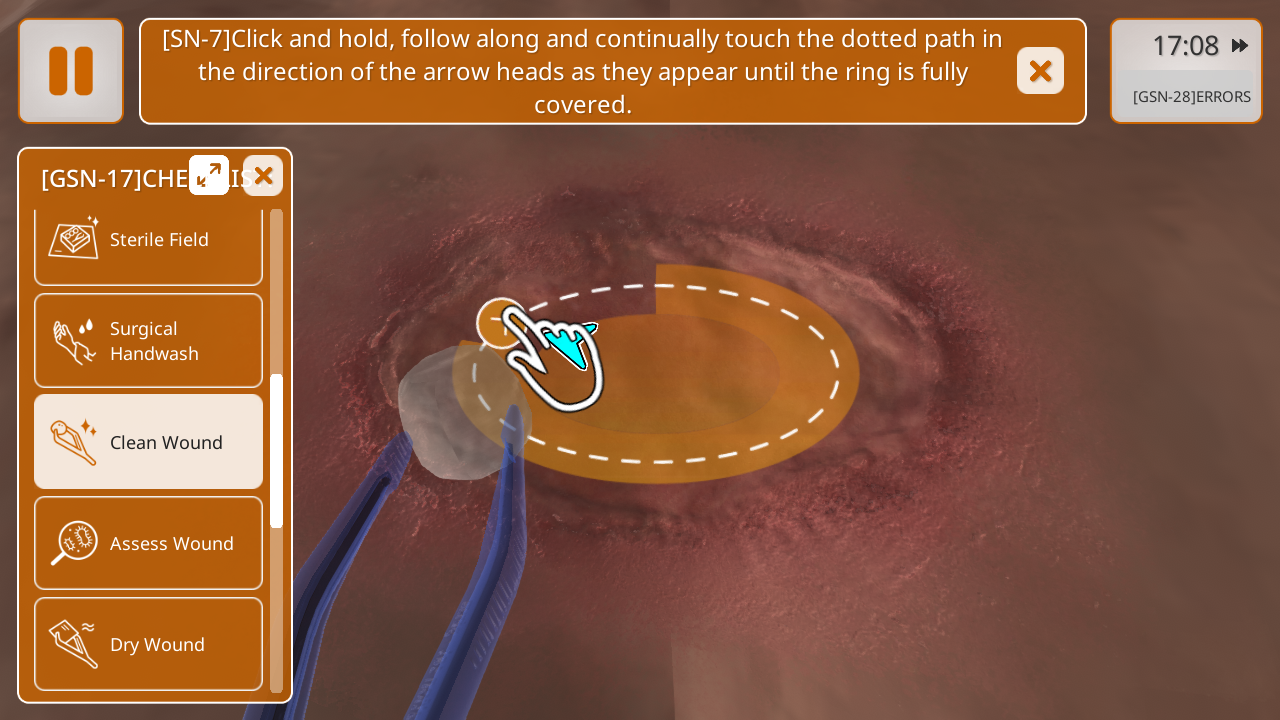Screen dimensions: 1280x720
Task: Close the checklist panel
Action: point(263,176)
